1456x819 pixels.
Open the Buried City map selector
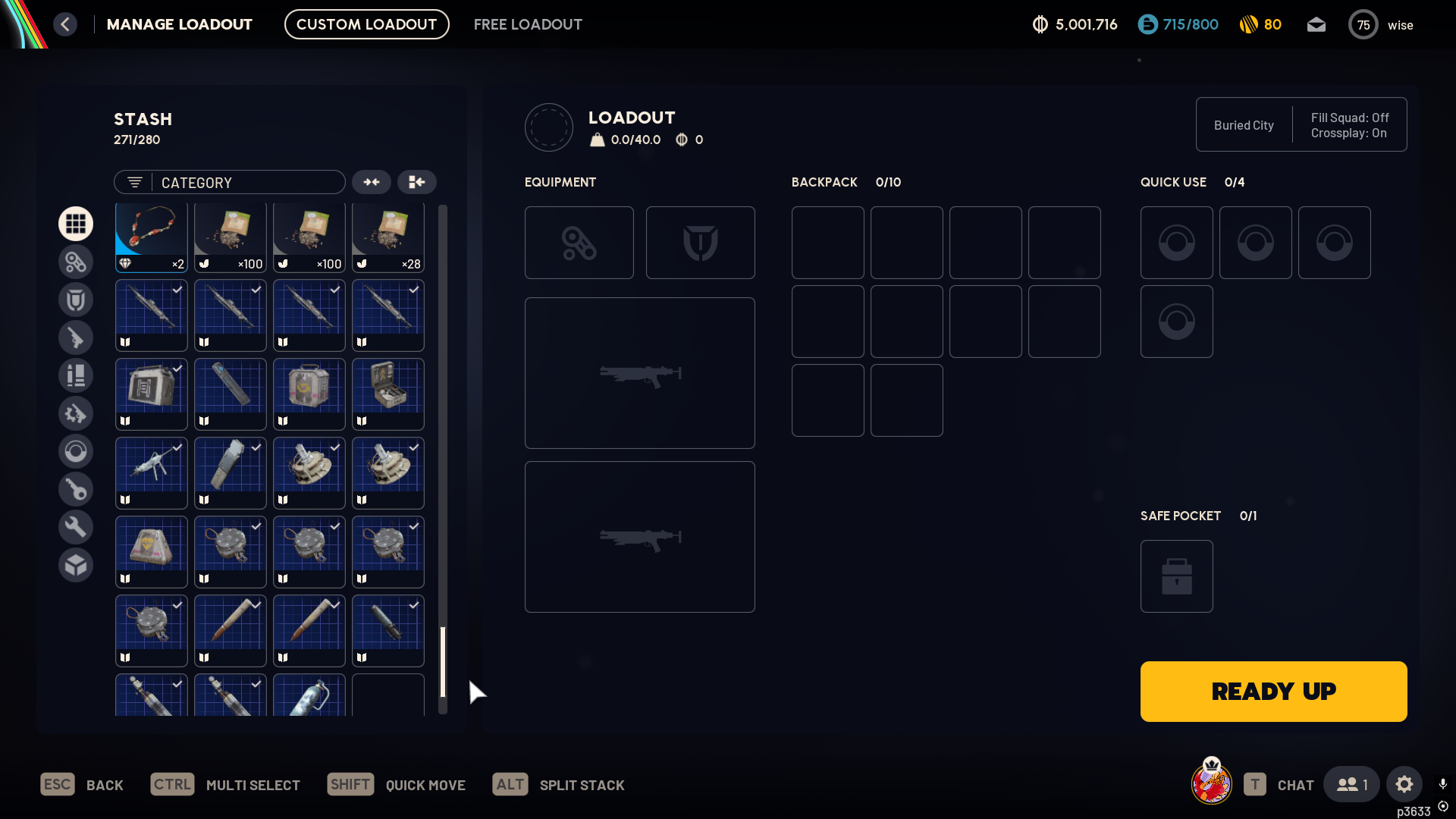1244,125
